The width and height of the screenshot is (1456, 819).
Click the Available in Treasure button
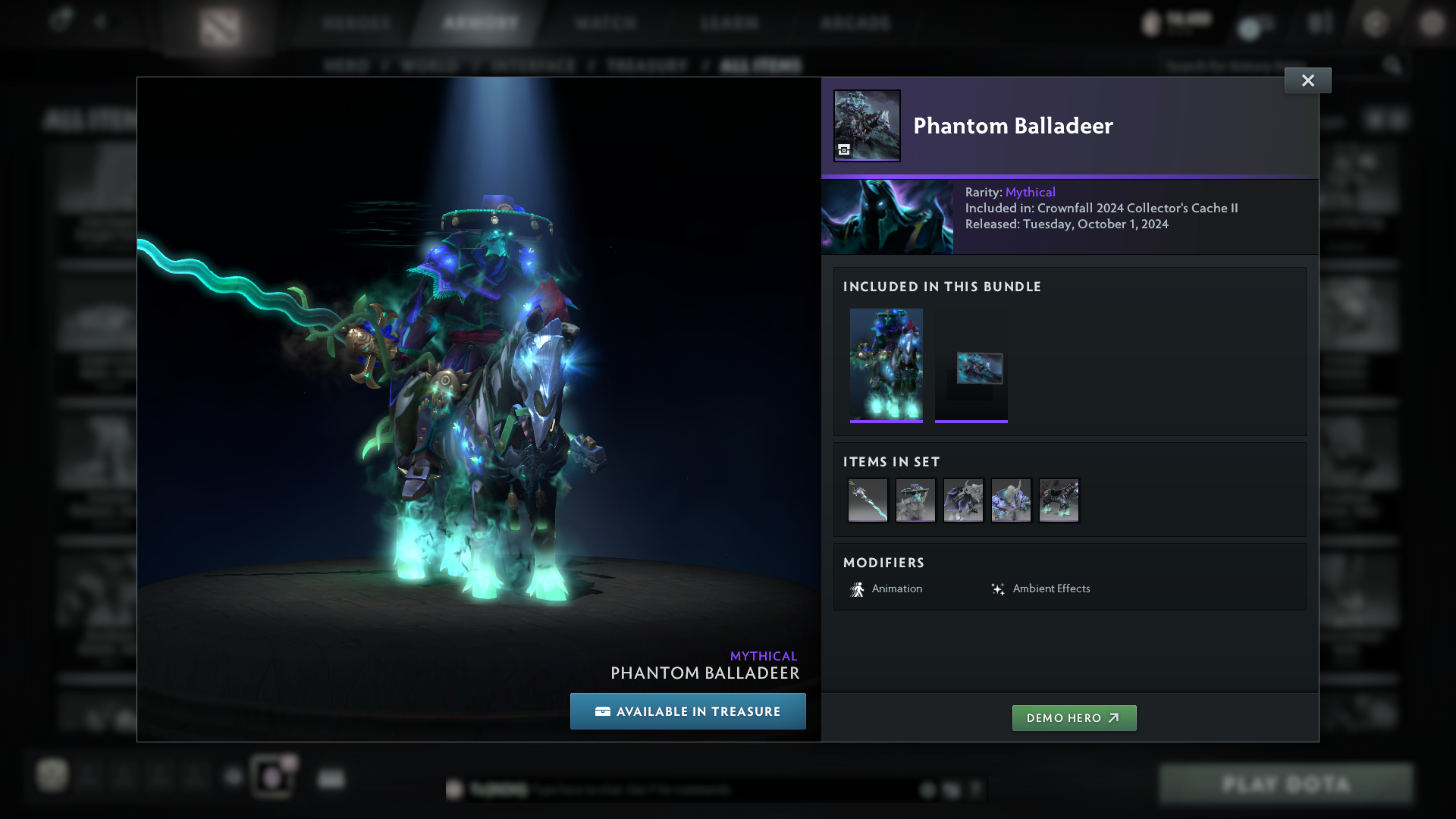(688, 711)
